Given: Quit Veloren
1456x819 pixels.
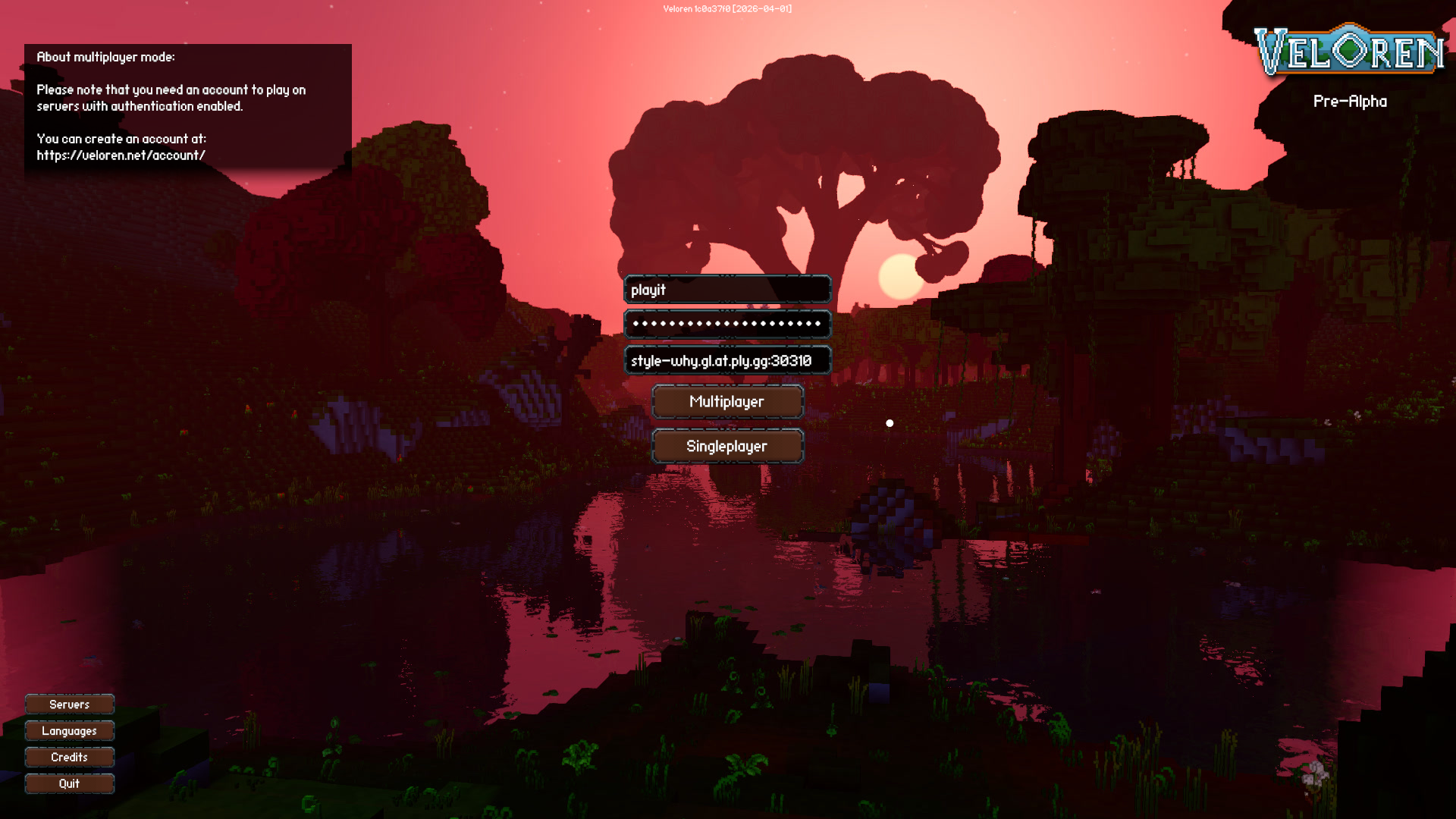Looking at the screenshot, I should (69, 783).
